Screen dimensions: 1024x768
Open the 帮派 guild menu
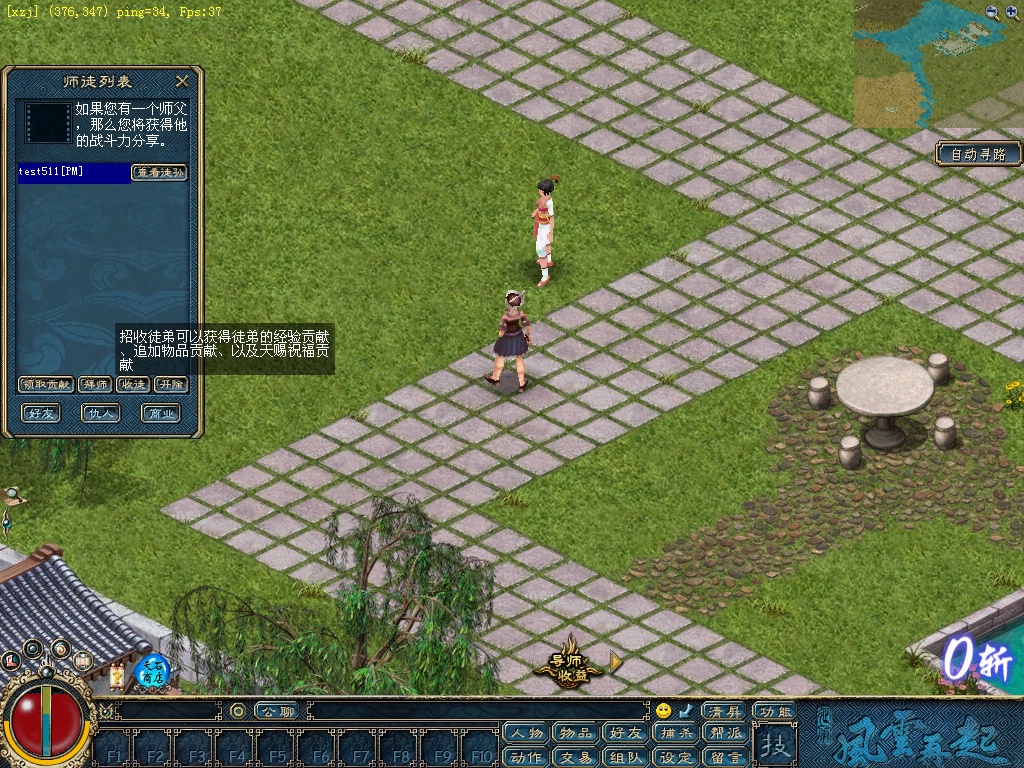(725, 734)
